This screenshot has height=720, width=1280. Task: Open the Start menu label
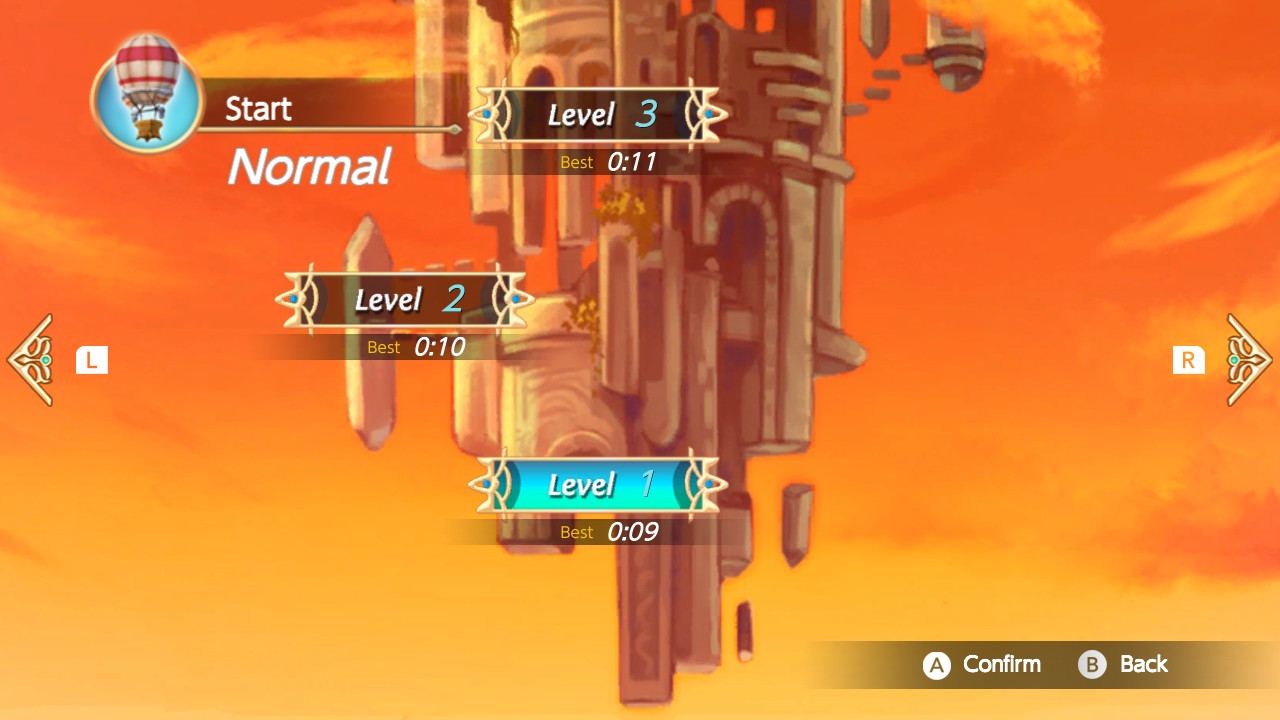(260, 108)
